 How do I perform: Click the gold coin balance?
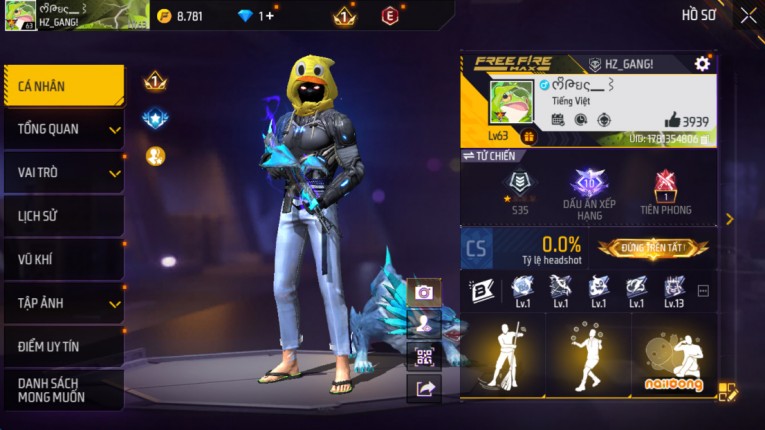[180, 16]
